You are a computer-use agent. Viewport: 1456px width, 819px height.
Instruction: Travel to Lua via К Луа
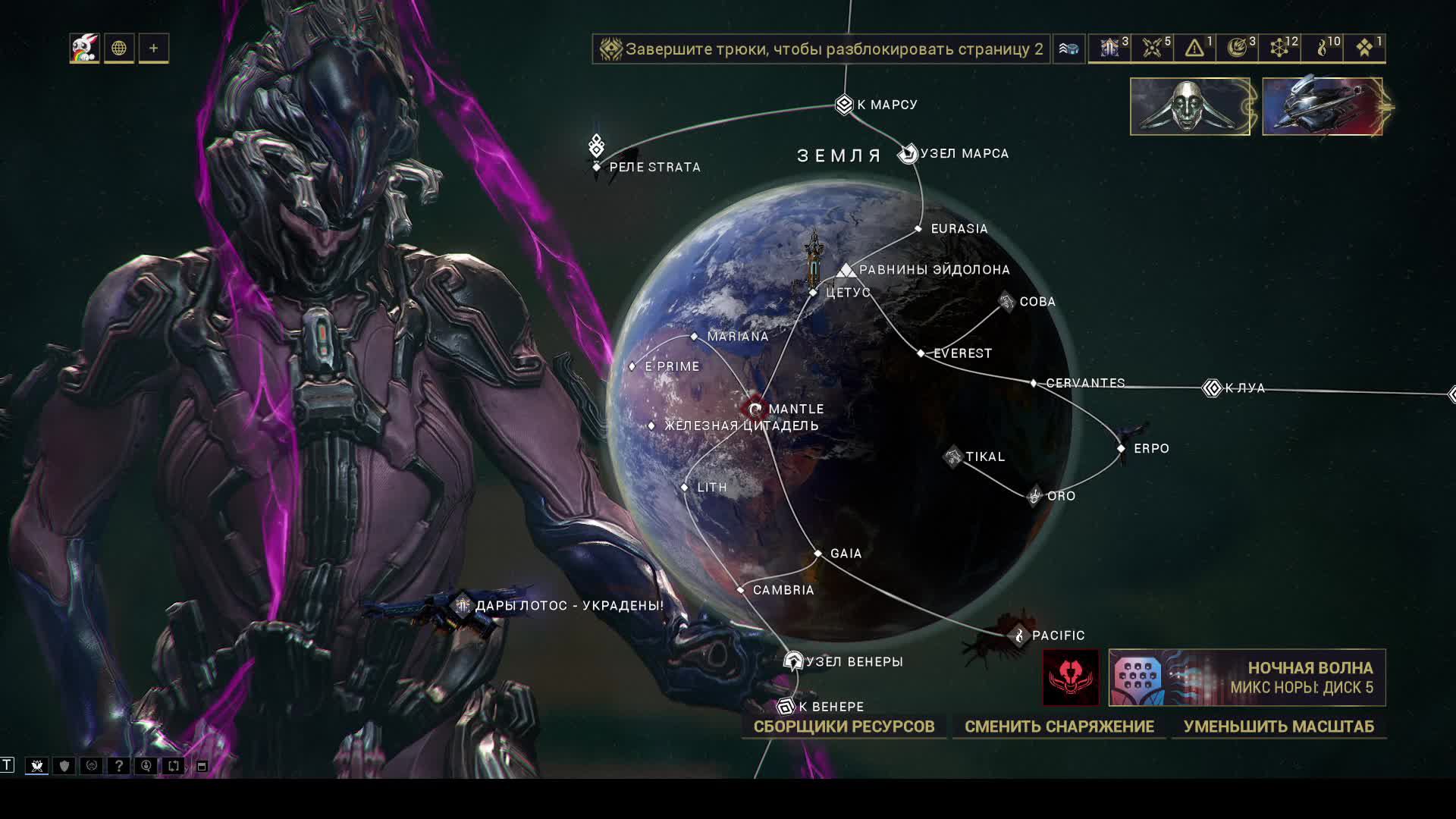pos(1212,388)
